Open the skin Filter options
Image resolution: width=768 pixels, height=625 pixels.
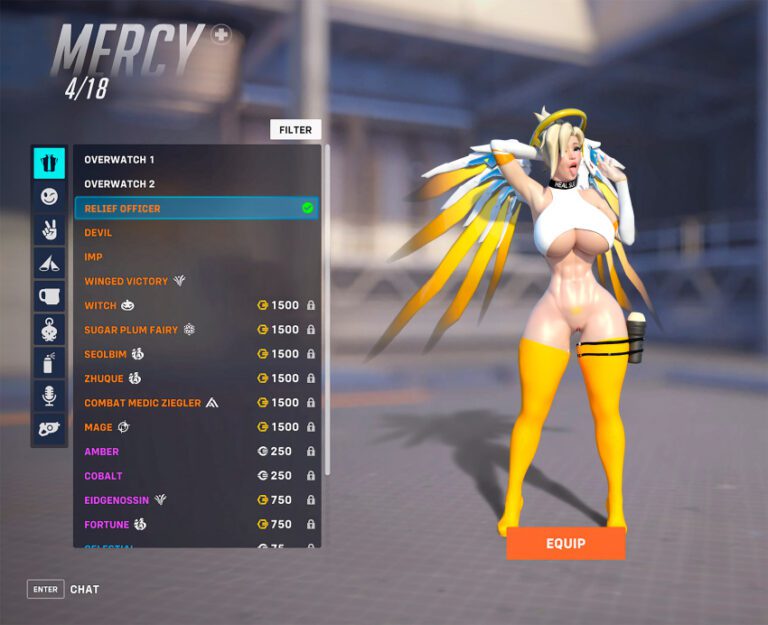pos(295,130)
